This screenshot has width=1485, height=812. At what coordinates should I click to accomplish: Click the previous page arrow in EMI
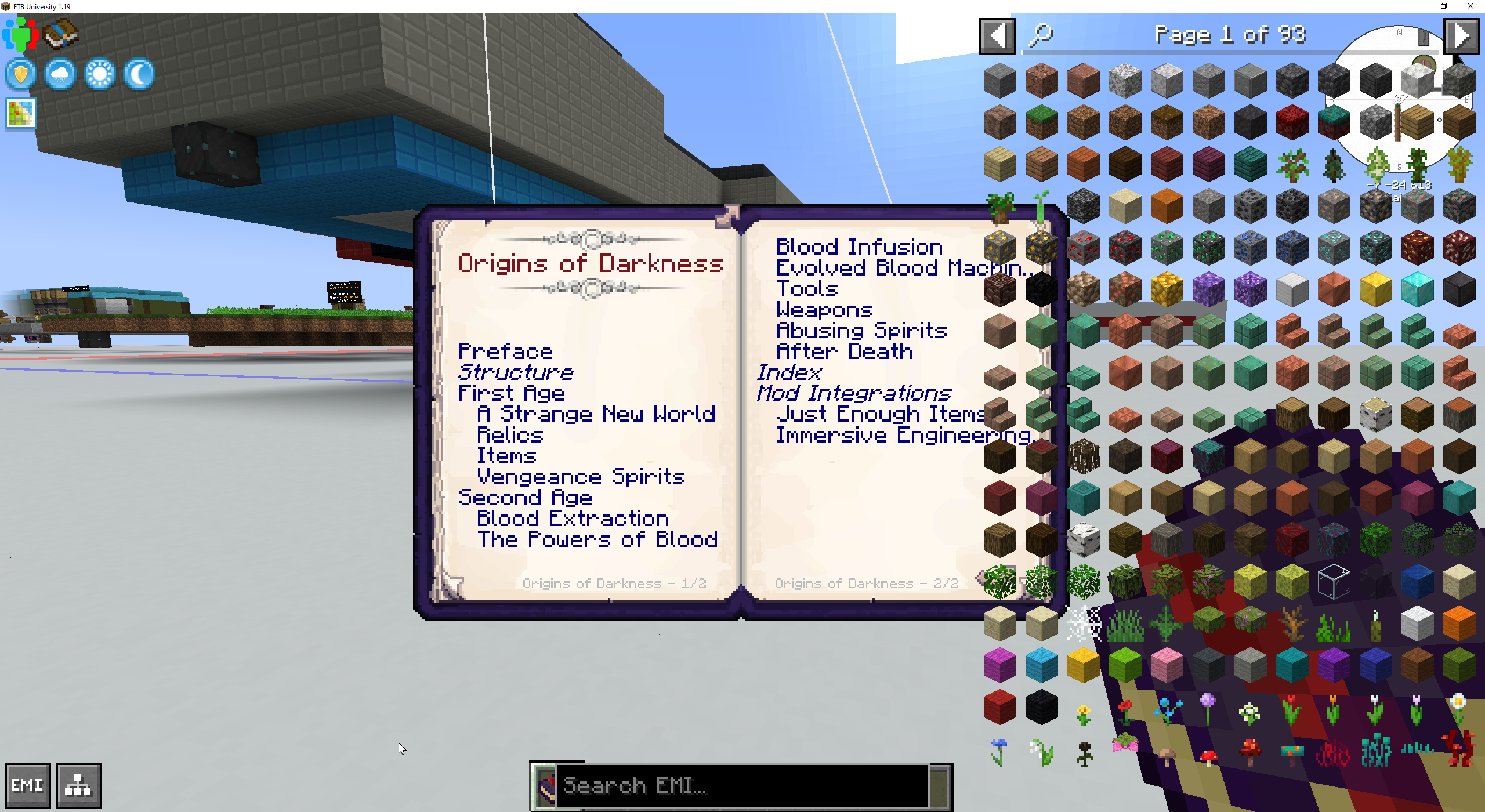[997, 35]
